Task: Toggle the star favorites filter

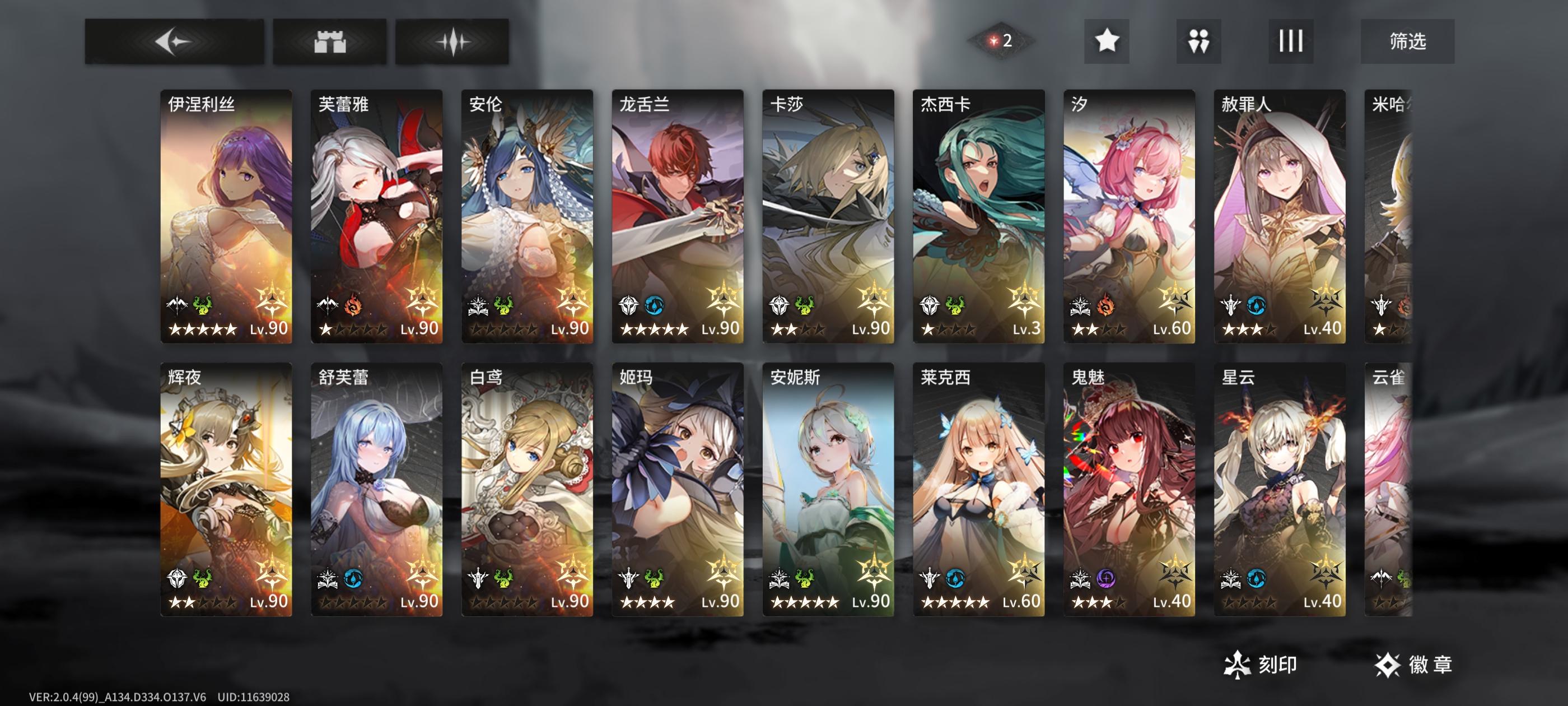Action: pyautogui.click(x=1108, y=41)
